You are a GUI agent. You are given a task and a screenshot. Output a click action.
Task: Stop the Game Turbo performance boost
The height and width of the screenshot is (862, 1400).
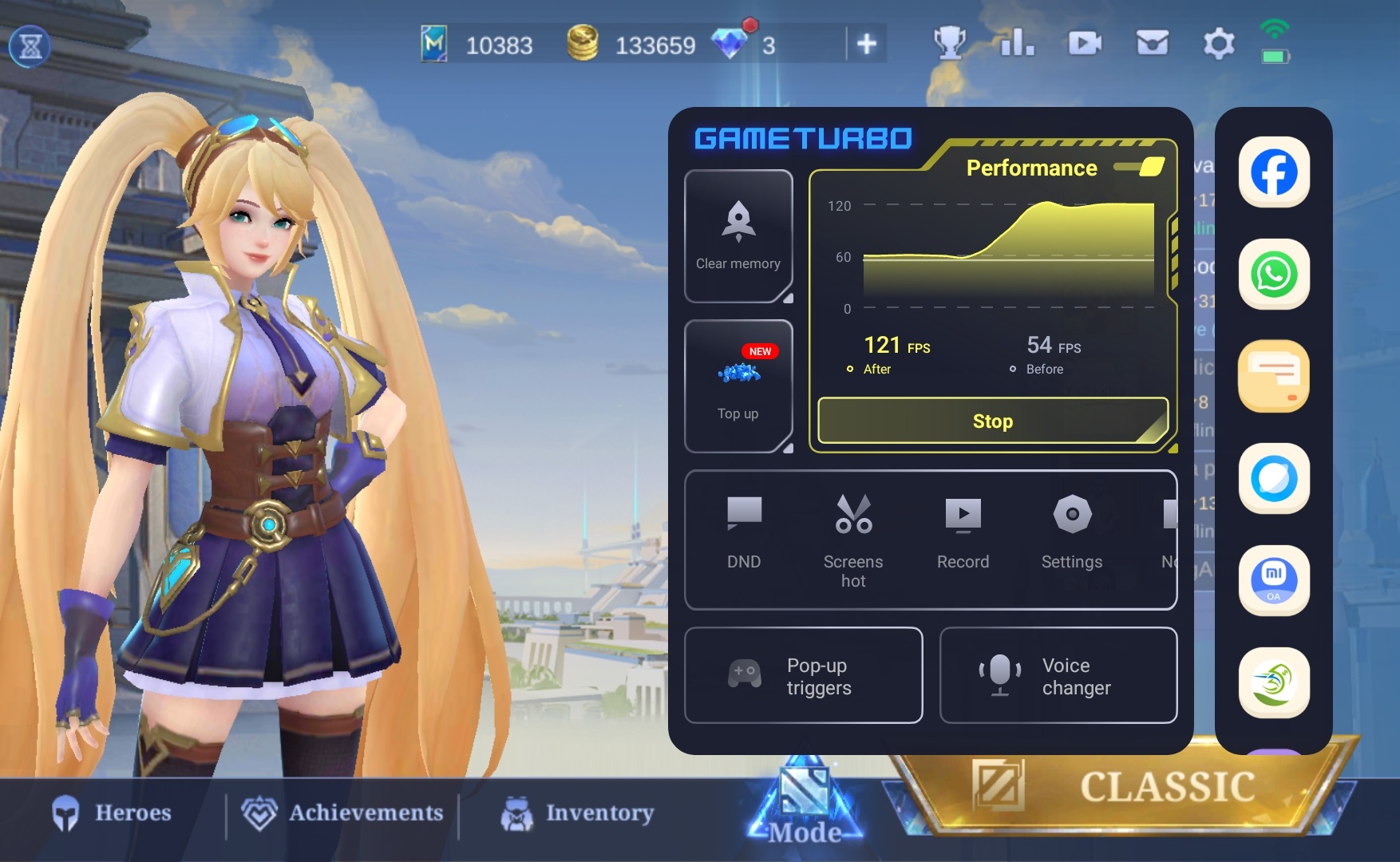pos(992,421)
